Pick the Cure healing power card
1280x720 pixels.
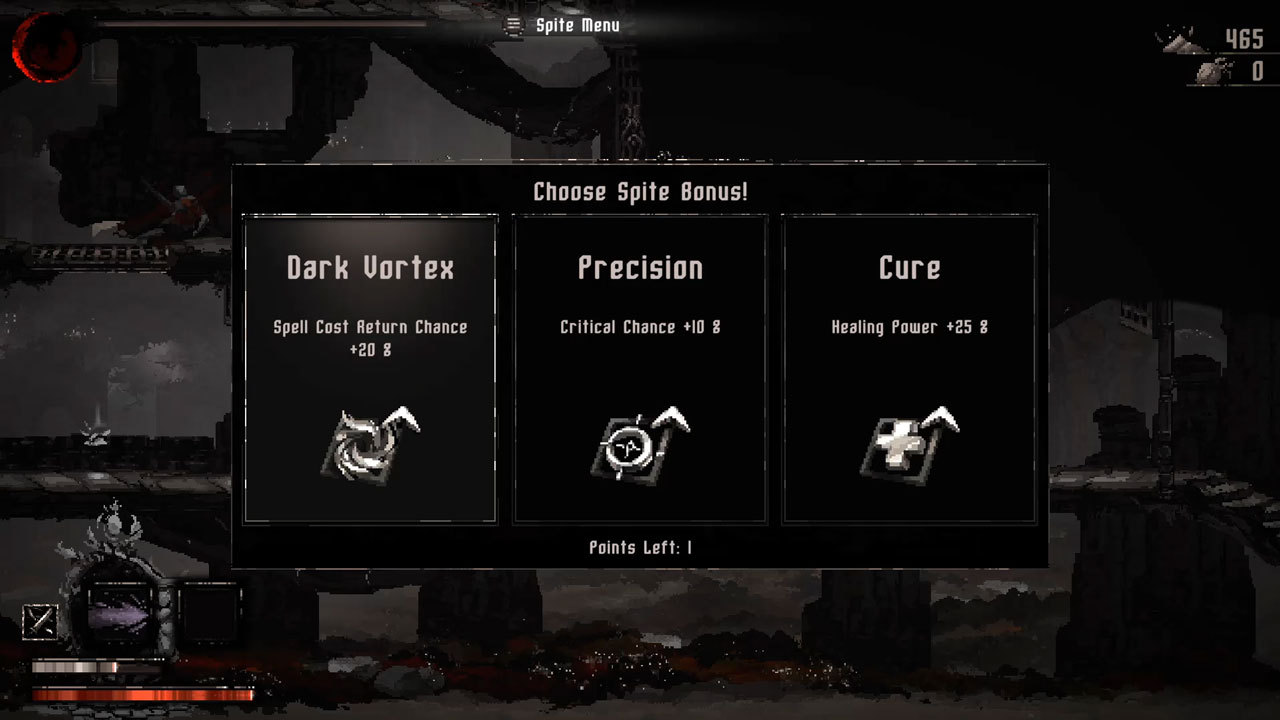pyautogui.click(x=909, y=368)
